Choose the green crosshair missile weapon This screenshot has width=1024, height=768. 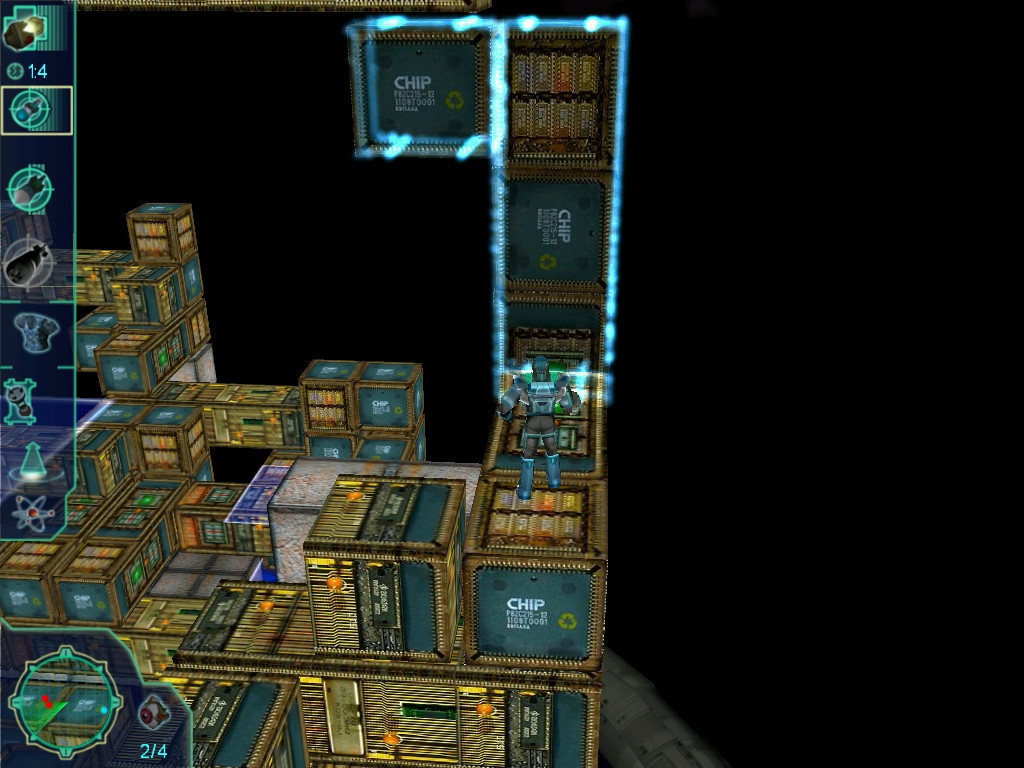pyautogui.click(x=30, y=186)
